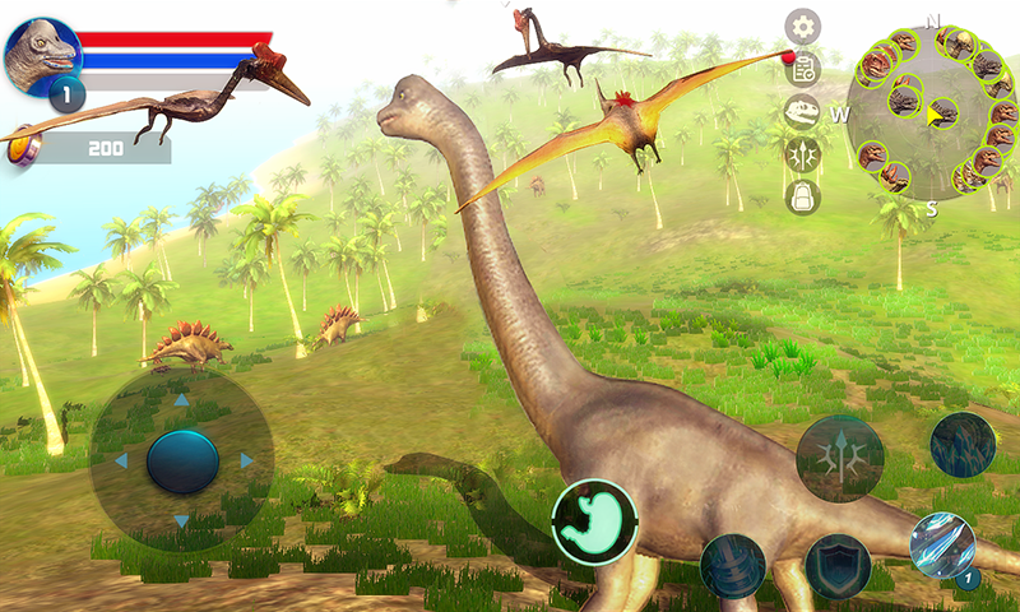Tap the joystick's up arrow
This screenshot has width=1020, height=612.
pyautogui.click(x=182, y=400)
